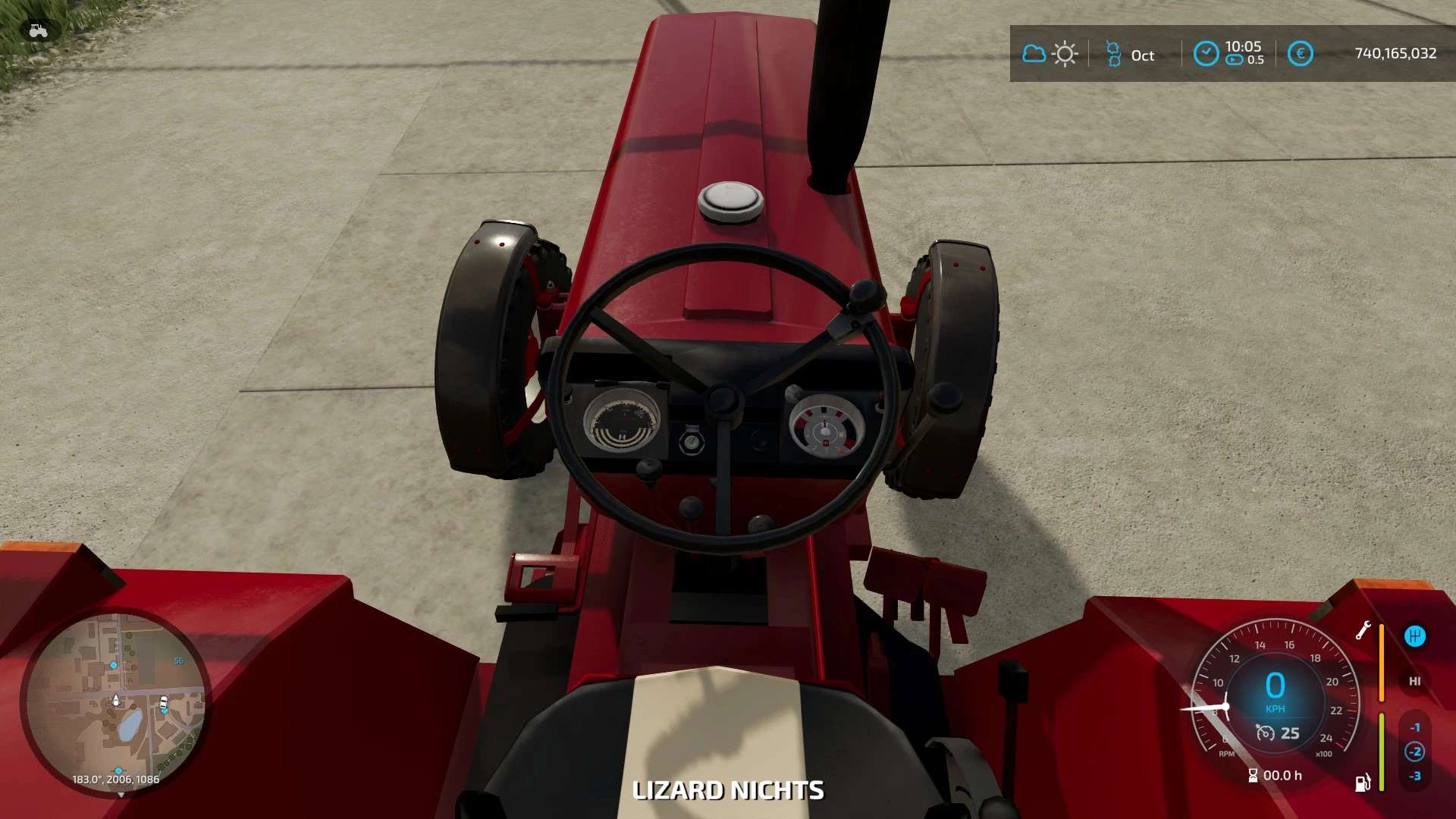Click the hourglass operating hours icon
Screen dimensions: 1456x819
[1253, 775]
